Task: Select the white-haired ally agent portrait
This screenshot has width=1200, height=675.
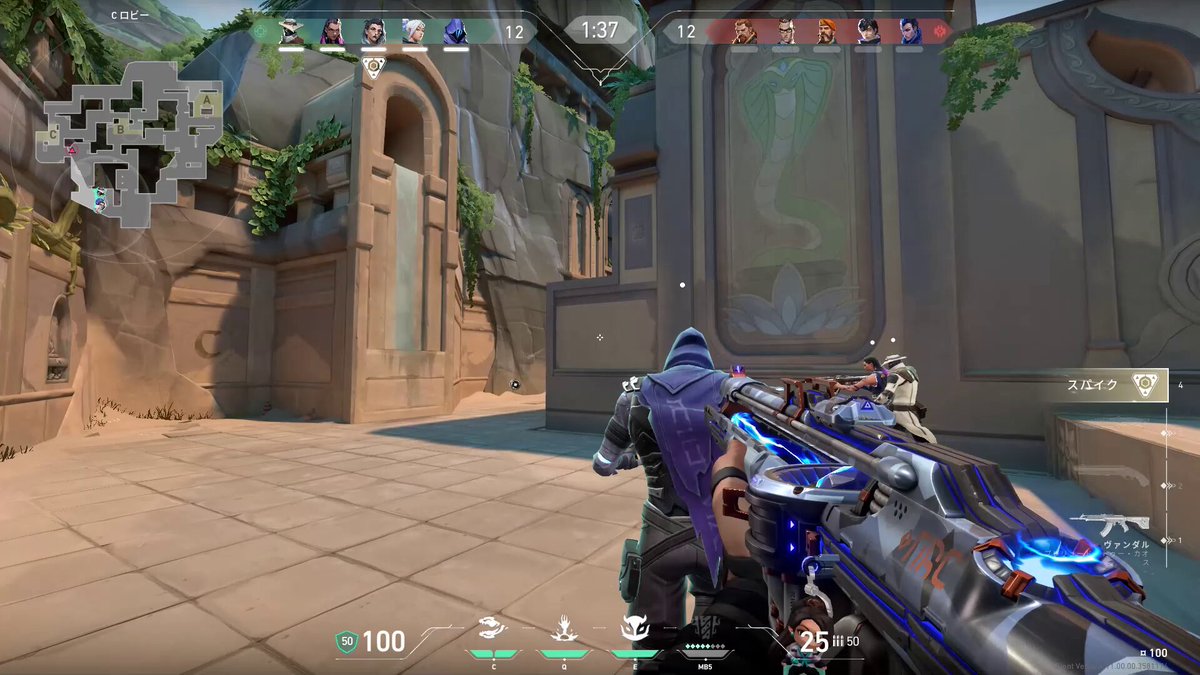Action: (x=414, y=31)
